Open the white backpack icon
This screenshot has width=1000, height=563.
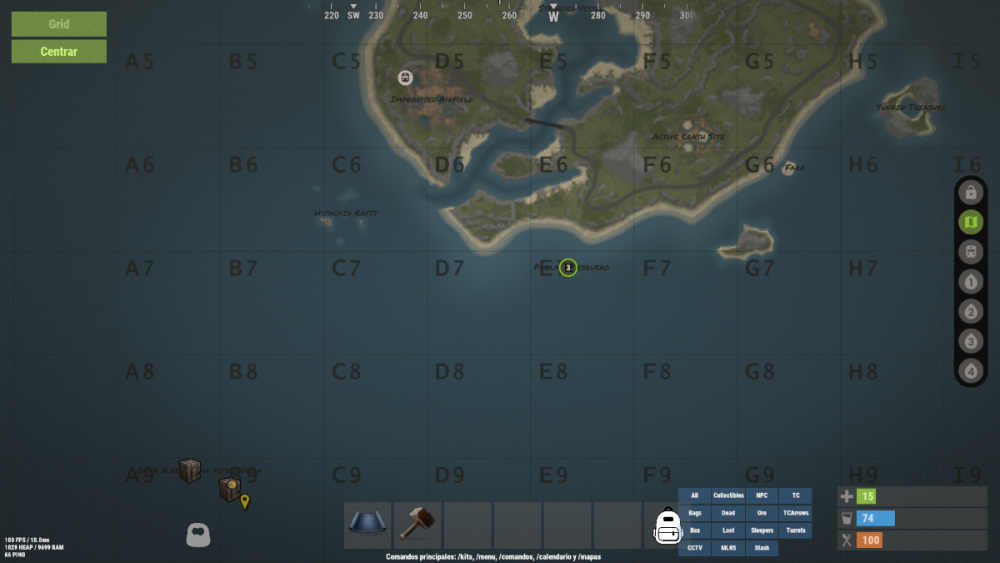(667, 526)
